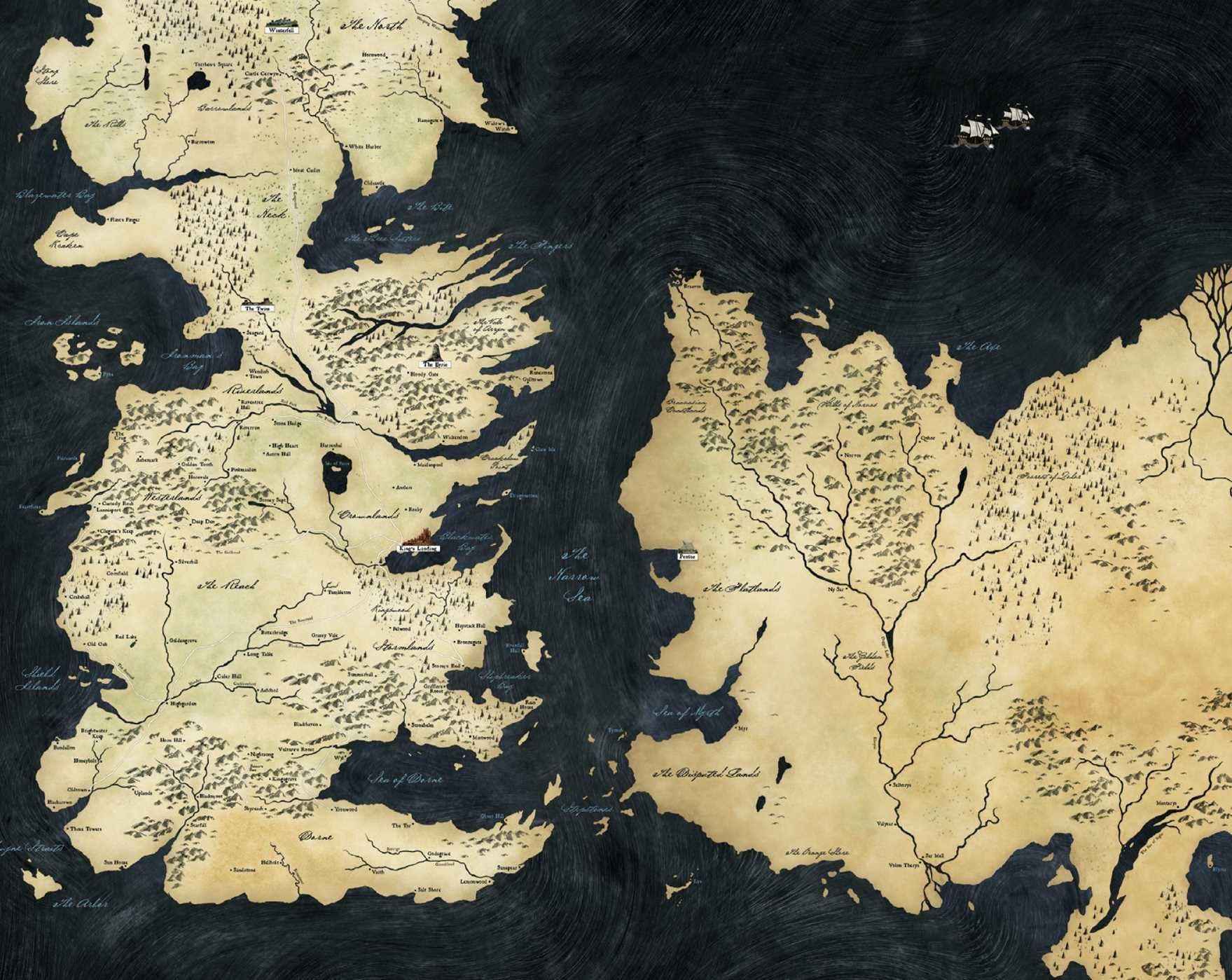Viewport: 1232px width, 980px height.
Task: Click the Pentos location label
Action: pos(687,555)
